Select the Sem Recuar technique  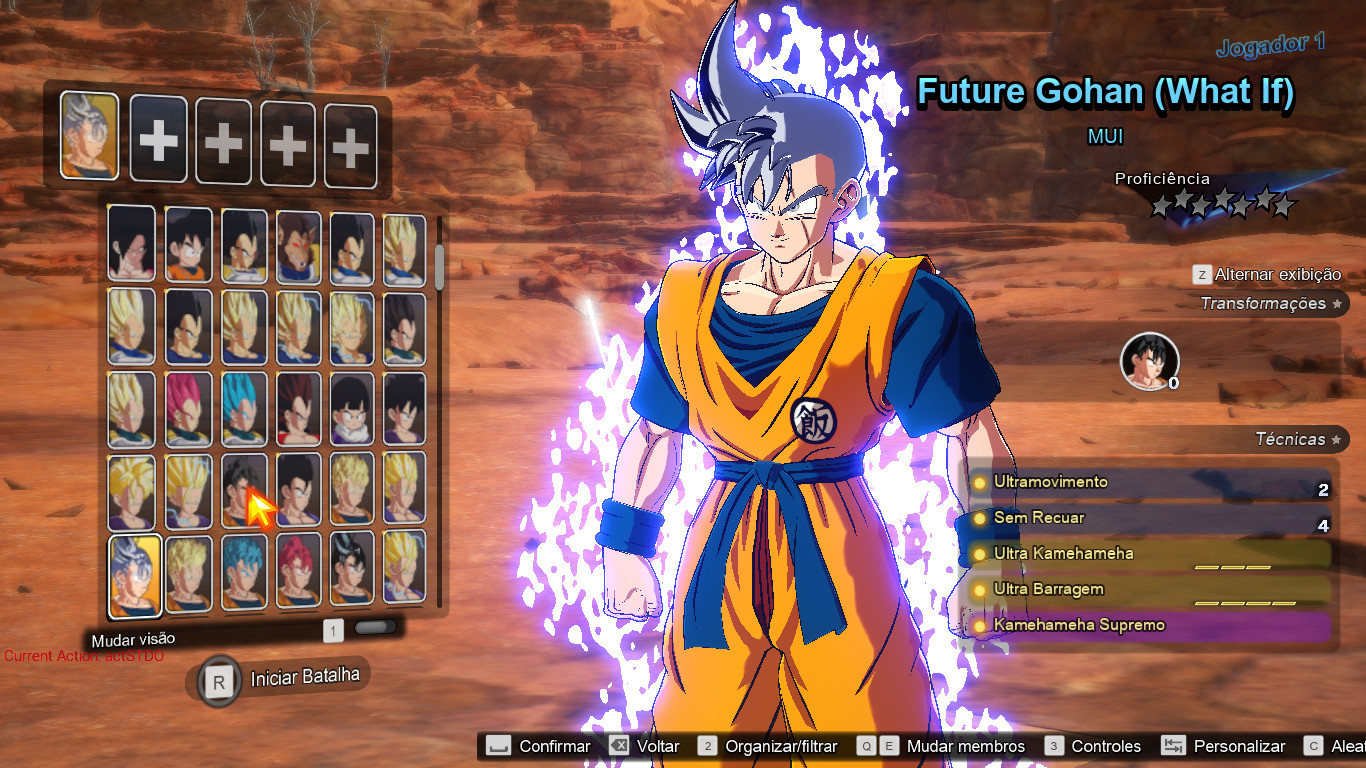point(1150,519)
